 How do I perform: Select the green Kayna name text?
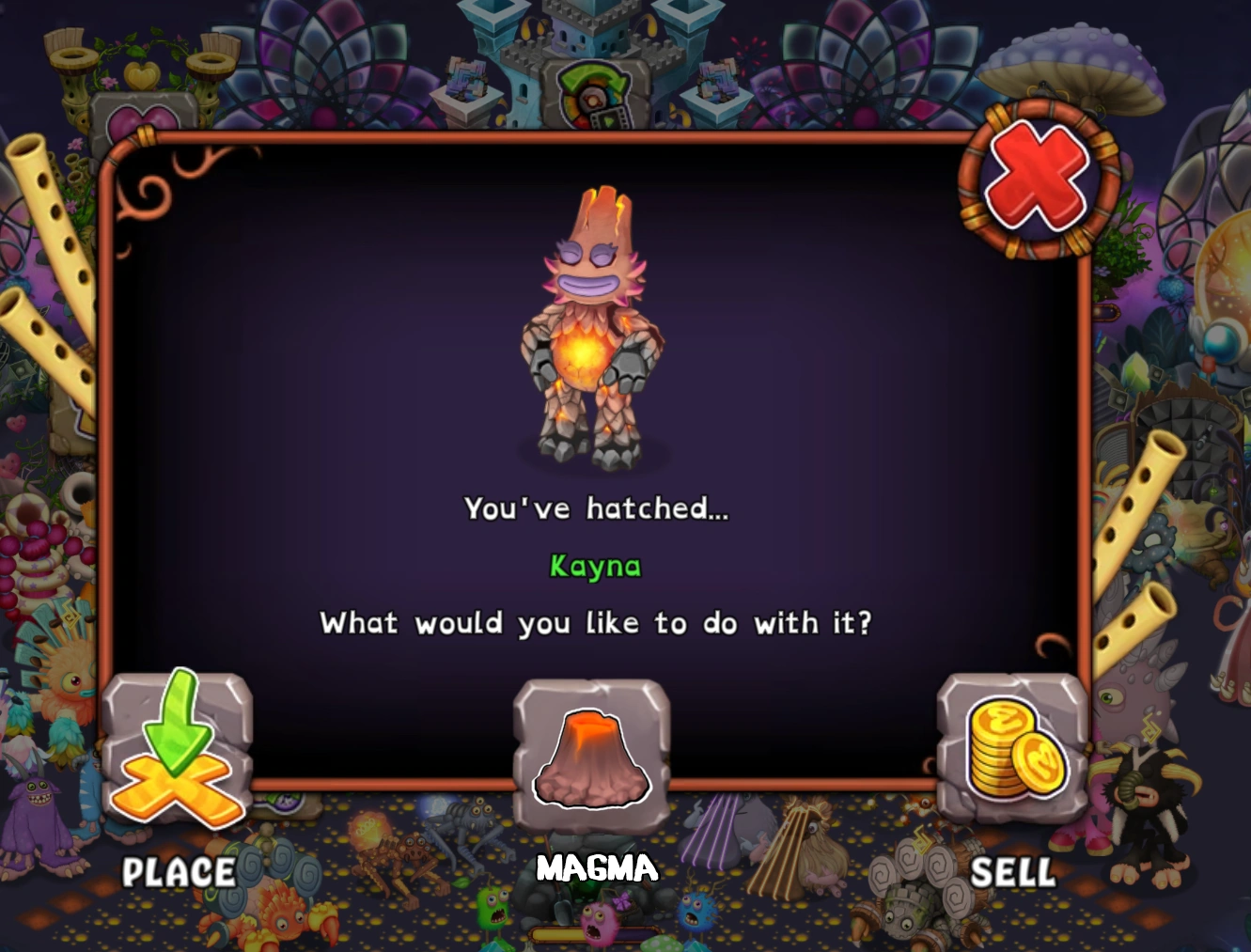coord(596,566)
